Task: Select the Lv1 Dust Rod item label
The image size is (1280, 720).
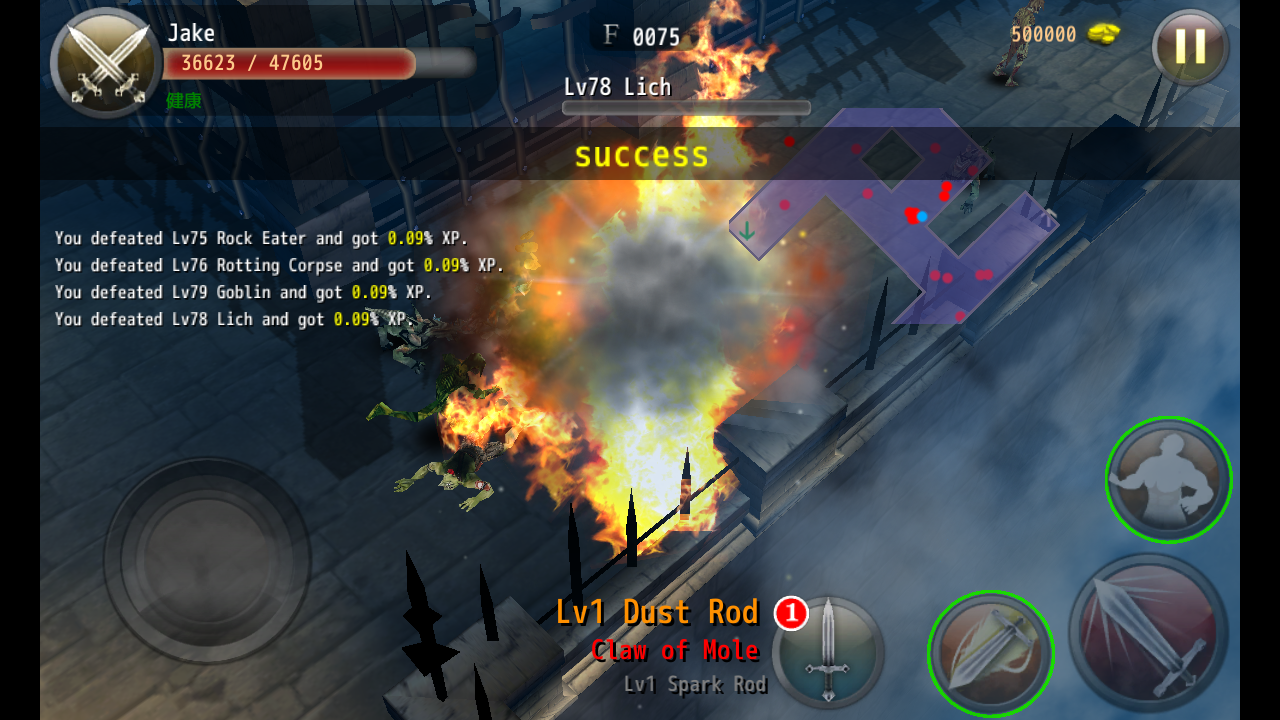Action: click(657, 612)
